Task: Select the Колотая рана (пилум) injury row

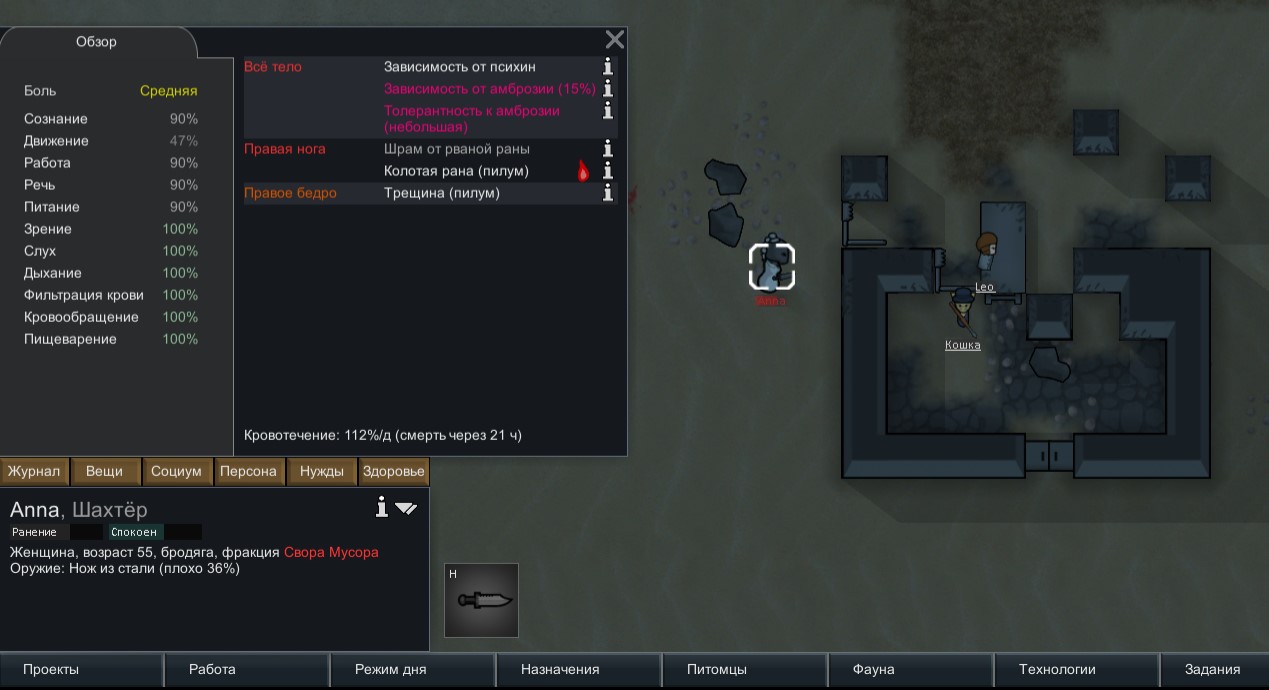Action: coord(456,171)
